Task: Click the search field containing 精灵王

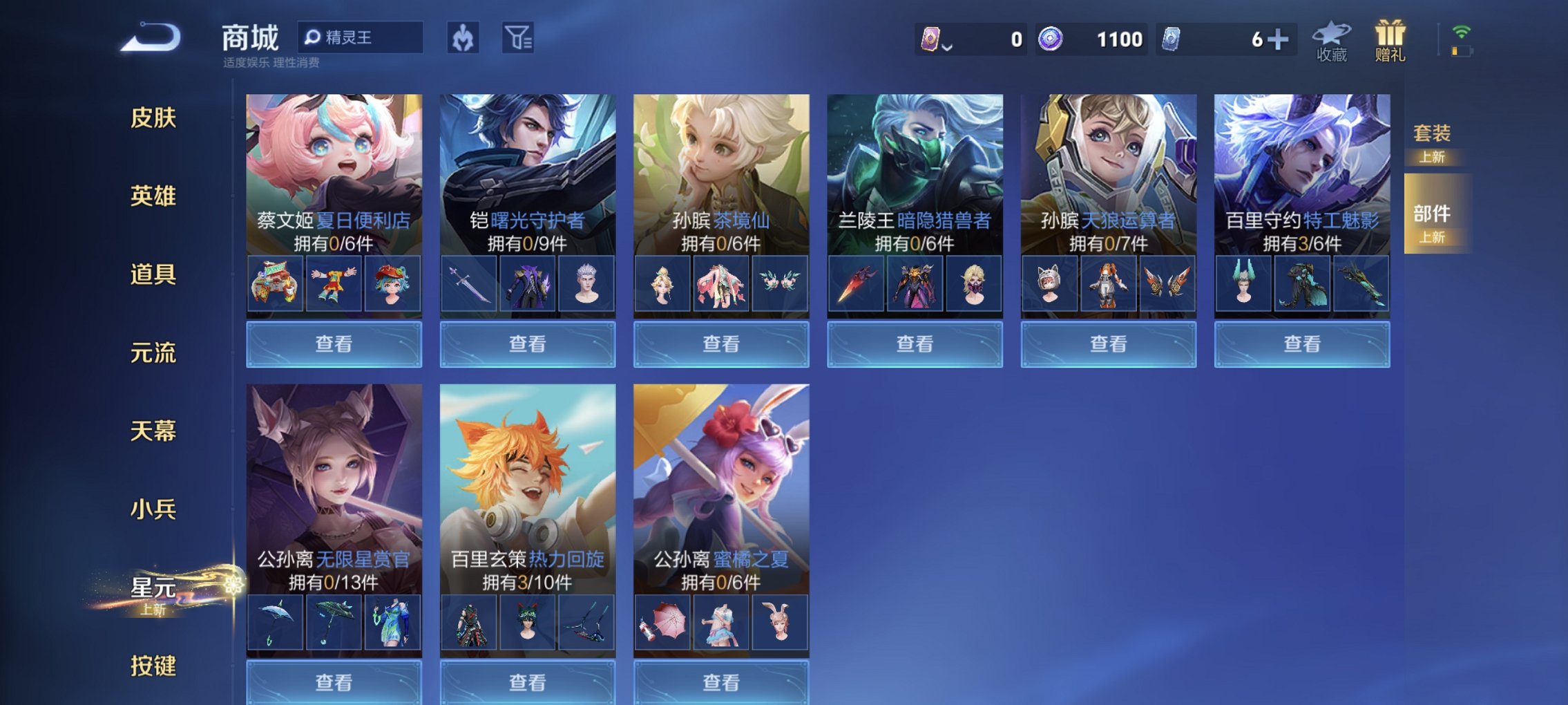Action: pyautogui.click(x=363, y=38)
